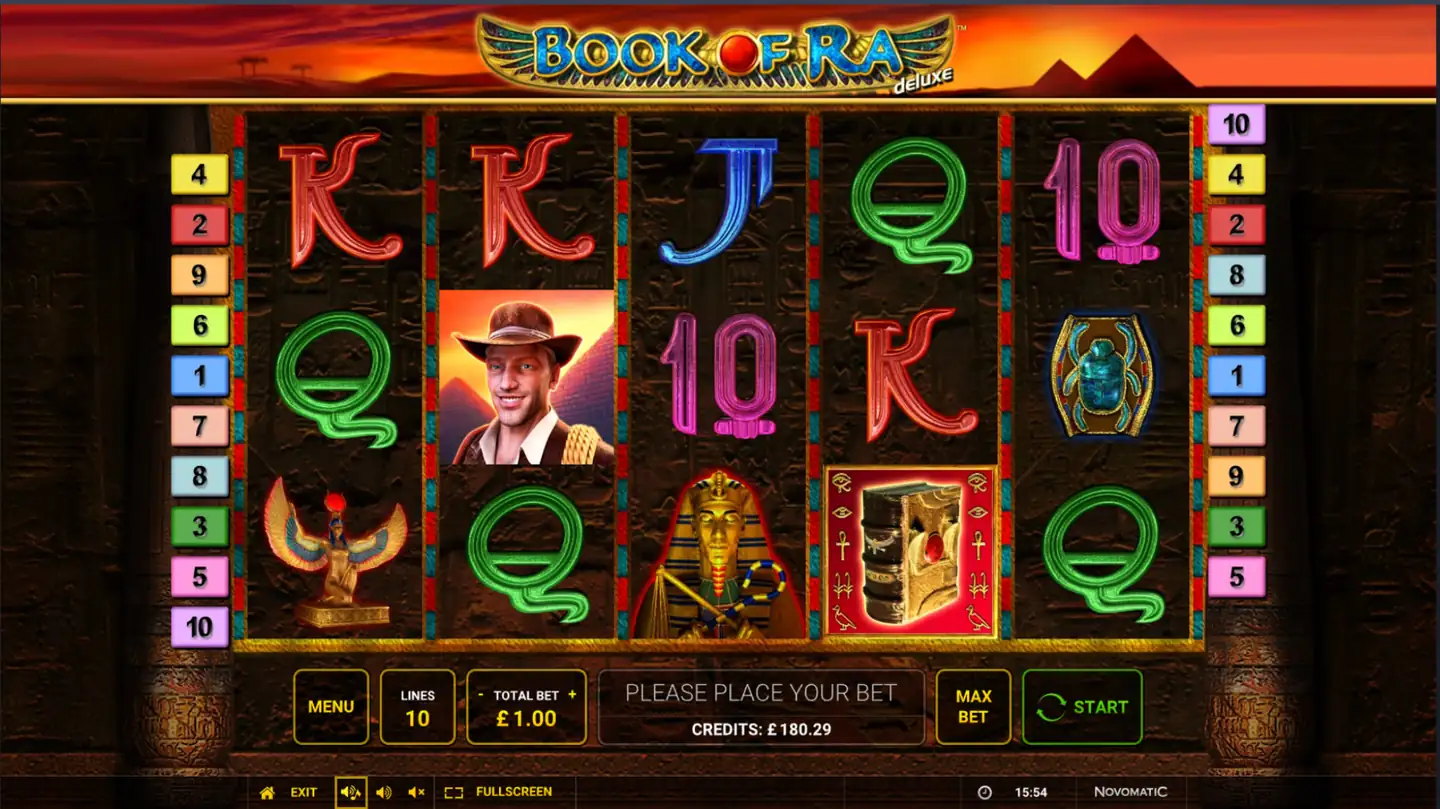Open the MENU panel

click(331, 706)
